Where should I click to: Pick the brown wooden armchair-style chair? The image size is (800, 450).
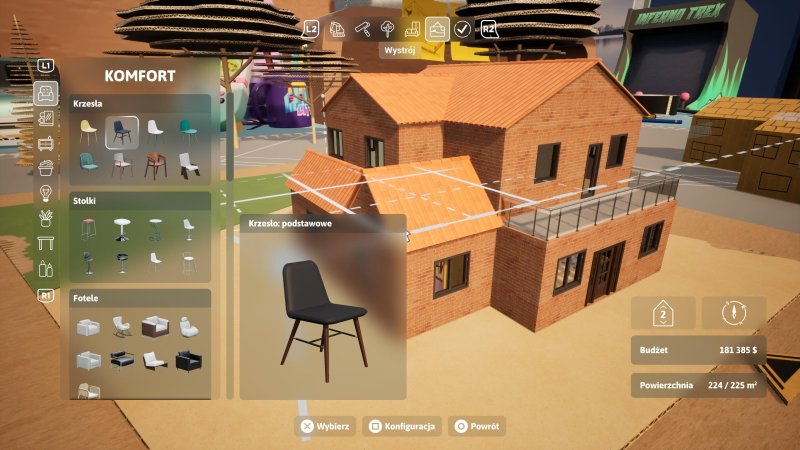(154, 164)
